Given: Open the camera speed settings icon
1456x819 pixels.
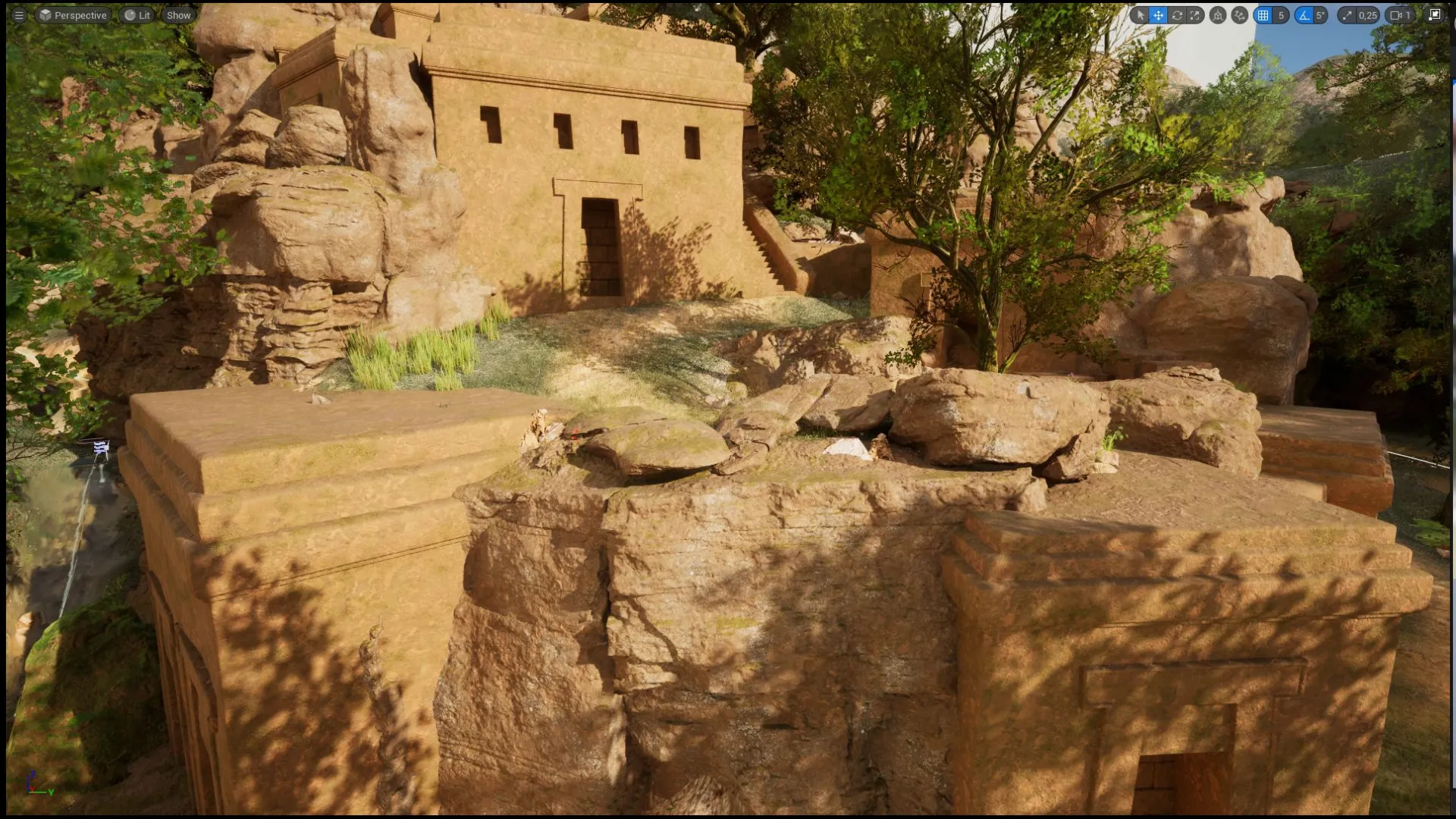Looking at the screenshot, I should pos(1394,15).
